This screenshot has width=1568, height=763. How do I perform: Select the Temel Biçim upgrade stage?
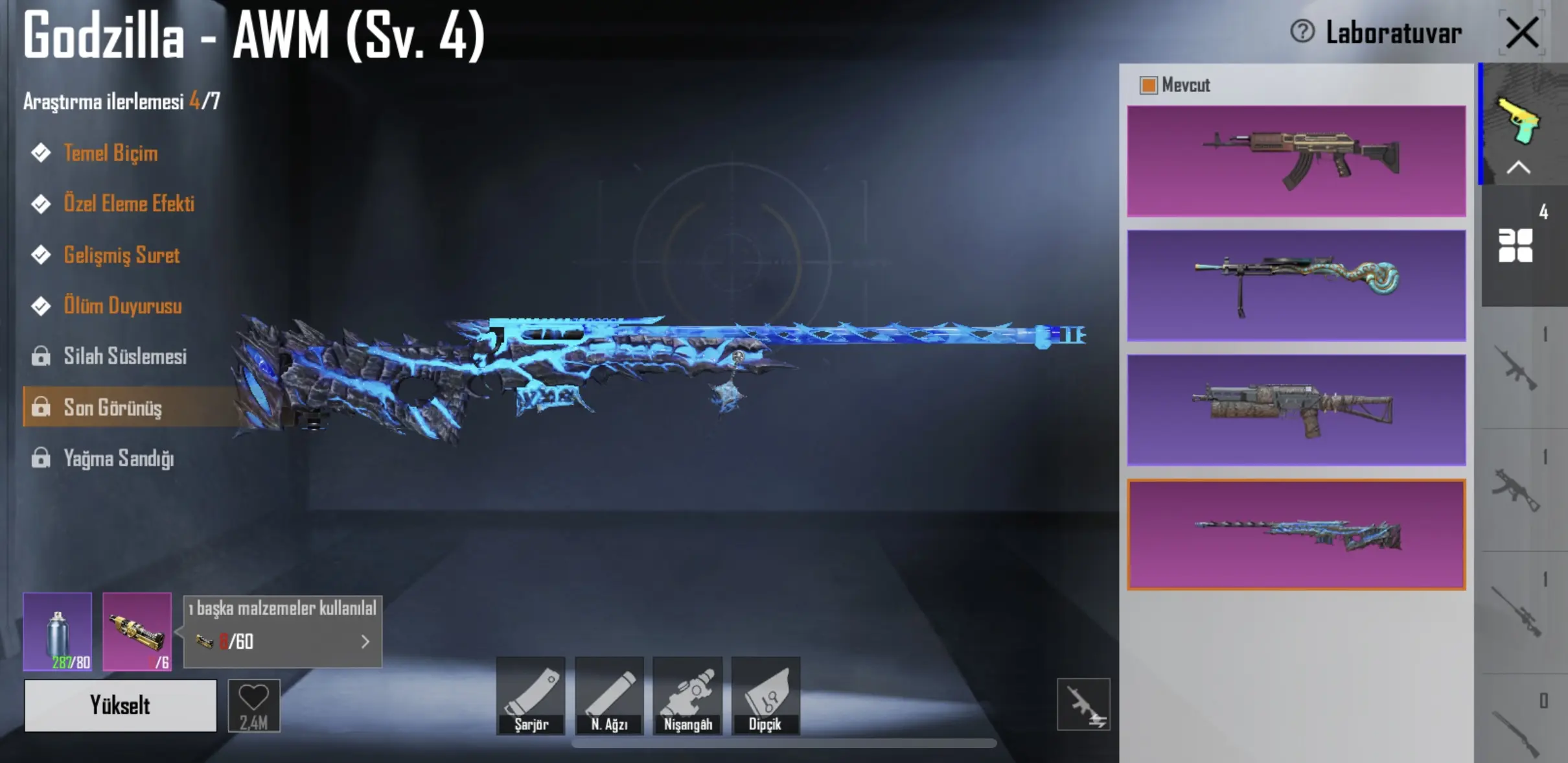(110, 153)
